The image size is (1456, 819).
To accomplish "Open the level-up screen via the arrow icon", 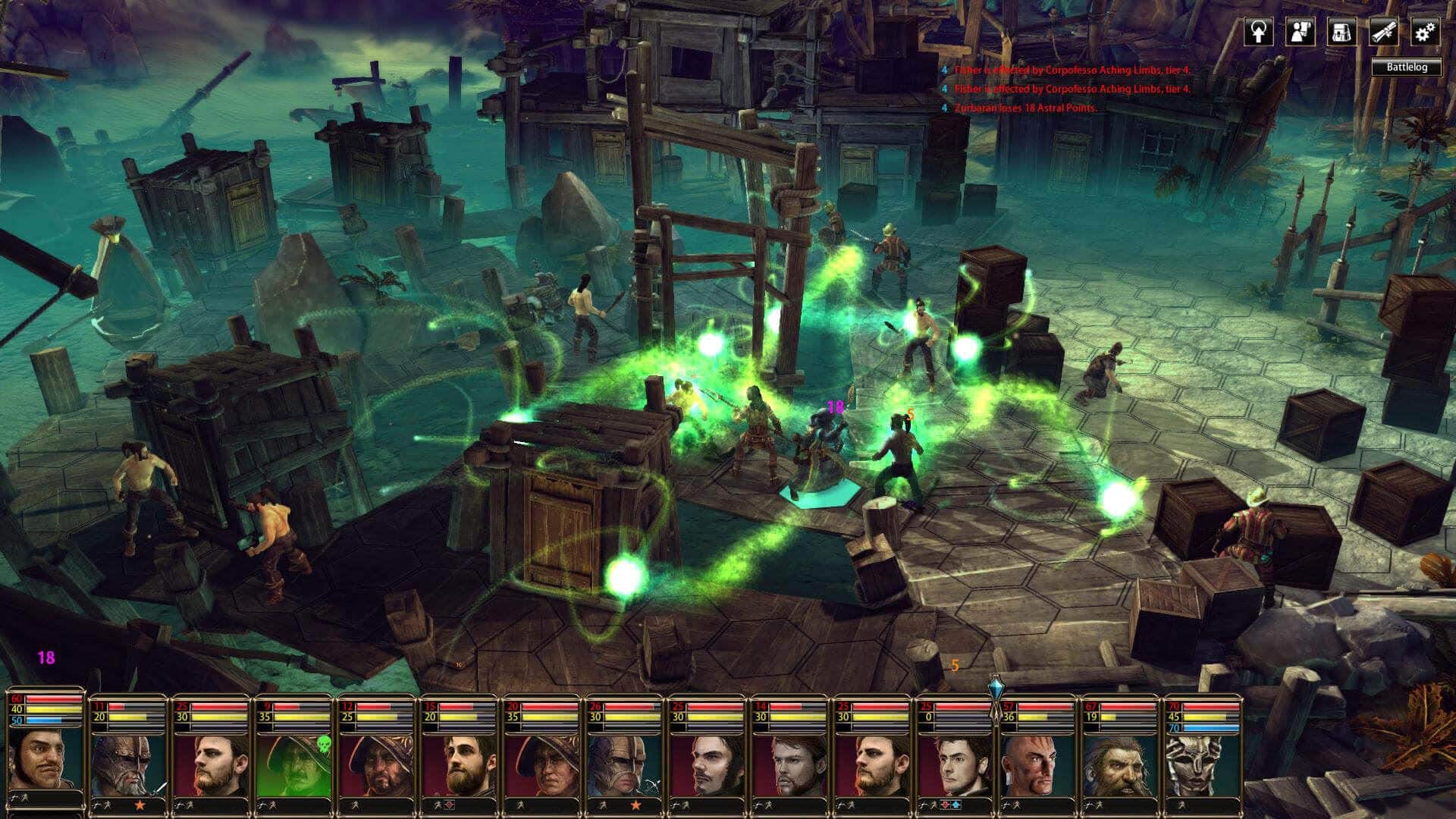I will [x=1258, y=32].
